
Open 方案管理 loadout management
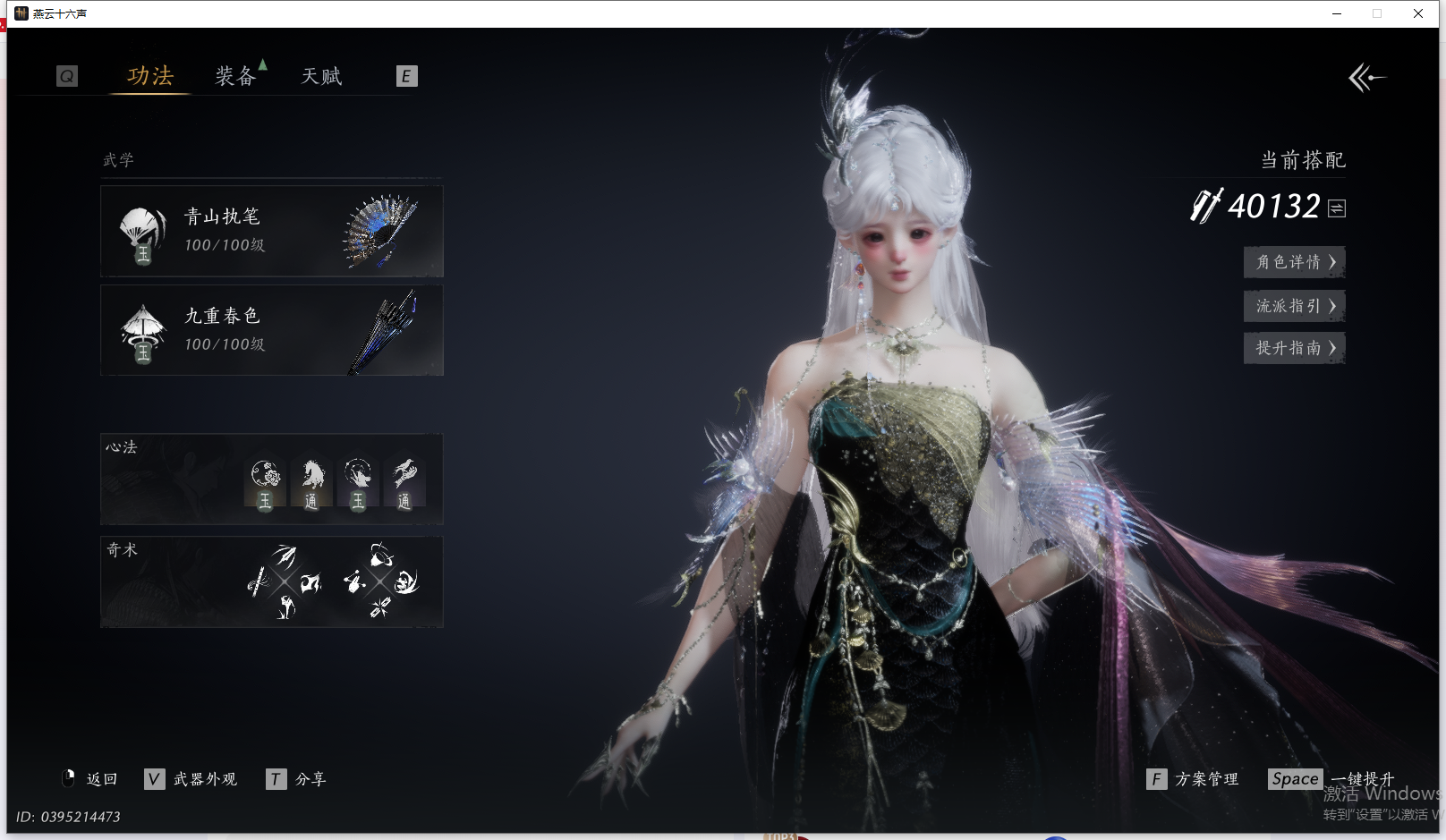pos(1194,779)
